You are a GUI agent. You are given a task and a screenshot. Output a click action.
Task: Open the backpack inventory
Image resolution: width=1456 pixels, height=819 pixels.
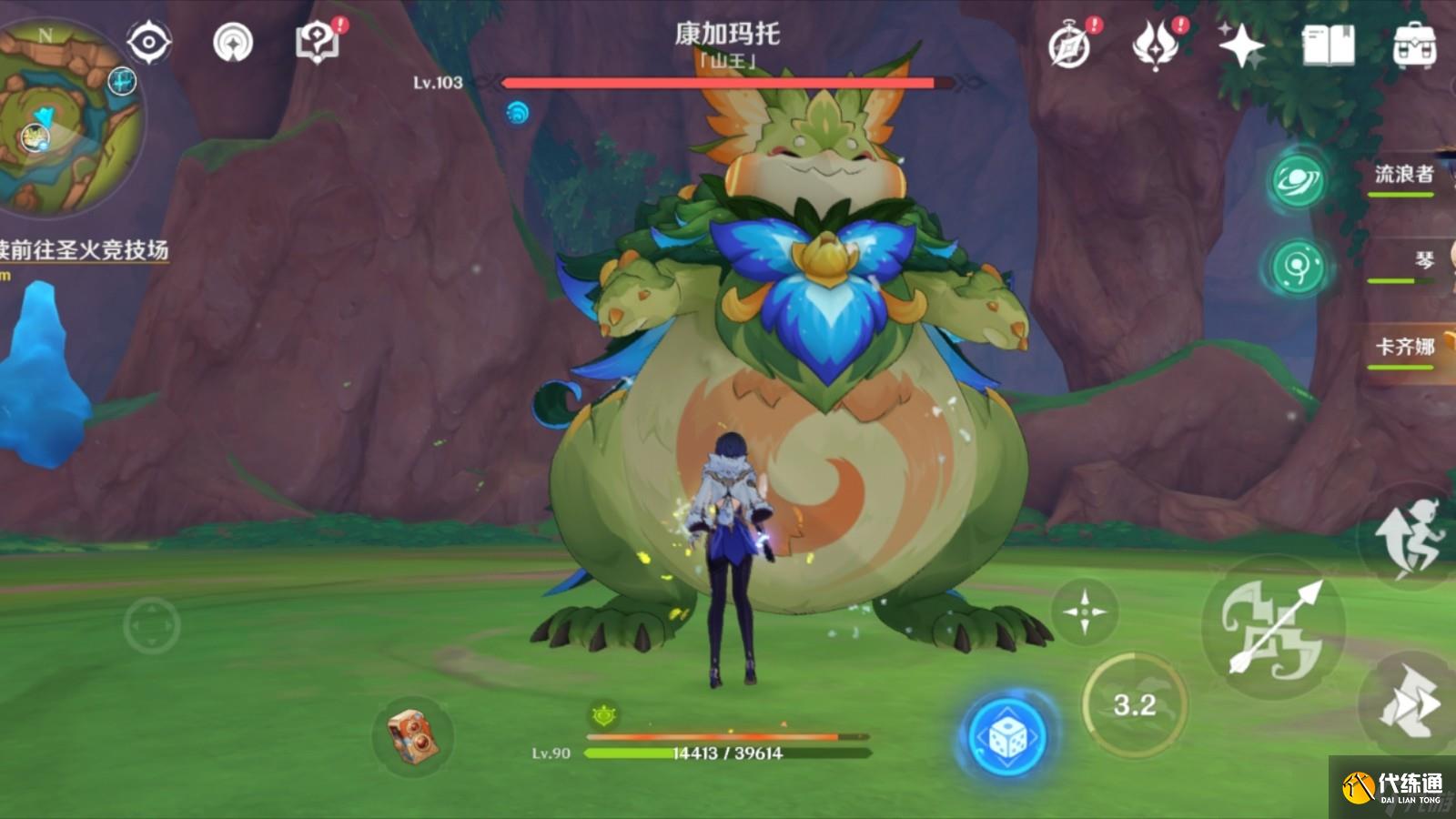click(1414, 45)
